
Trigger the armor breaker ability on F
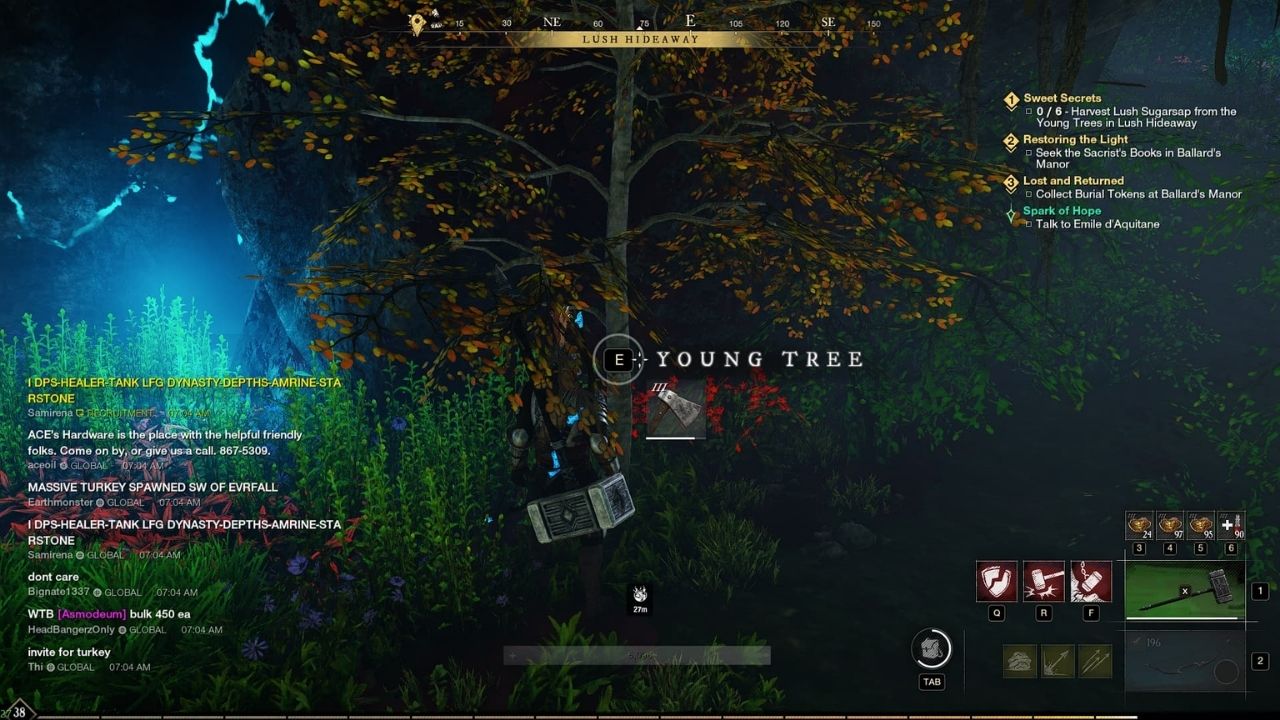click(x=1091, y=582)
